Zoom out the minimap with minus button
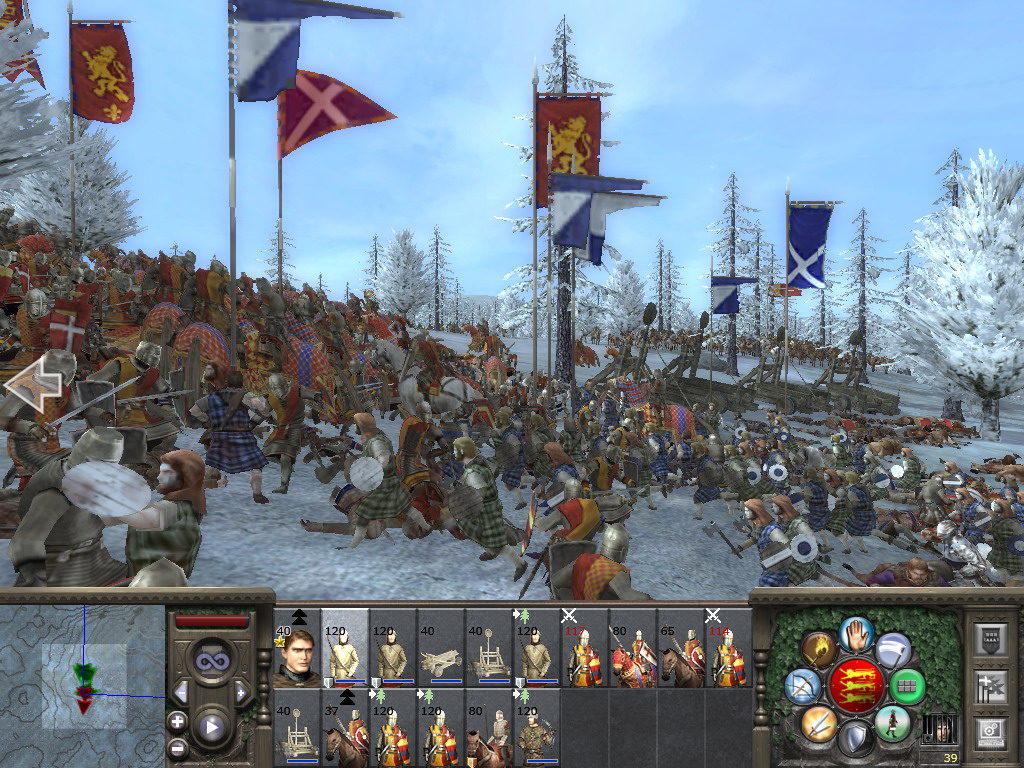The width and height of the screenshot is (1024, 768). tap(177, 747)
